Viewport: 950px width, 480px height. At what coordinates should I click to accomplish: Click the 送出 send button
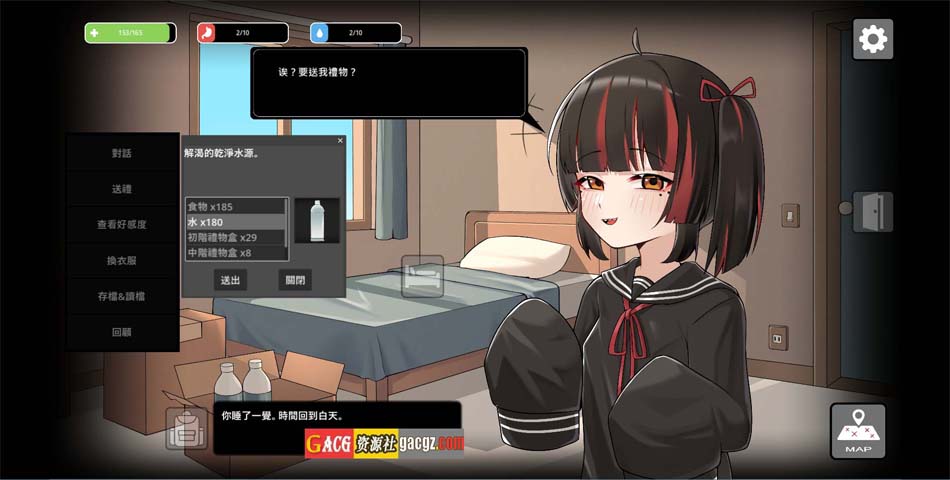click(230, 280)
